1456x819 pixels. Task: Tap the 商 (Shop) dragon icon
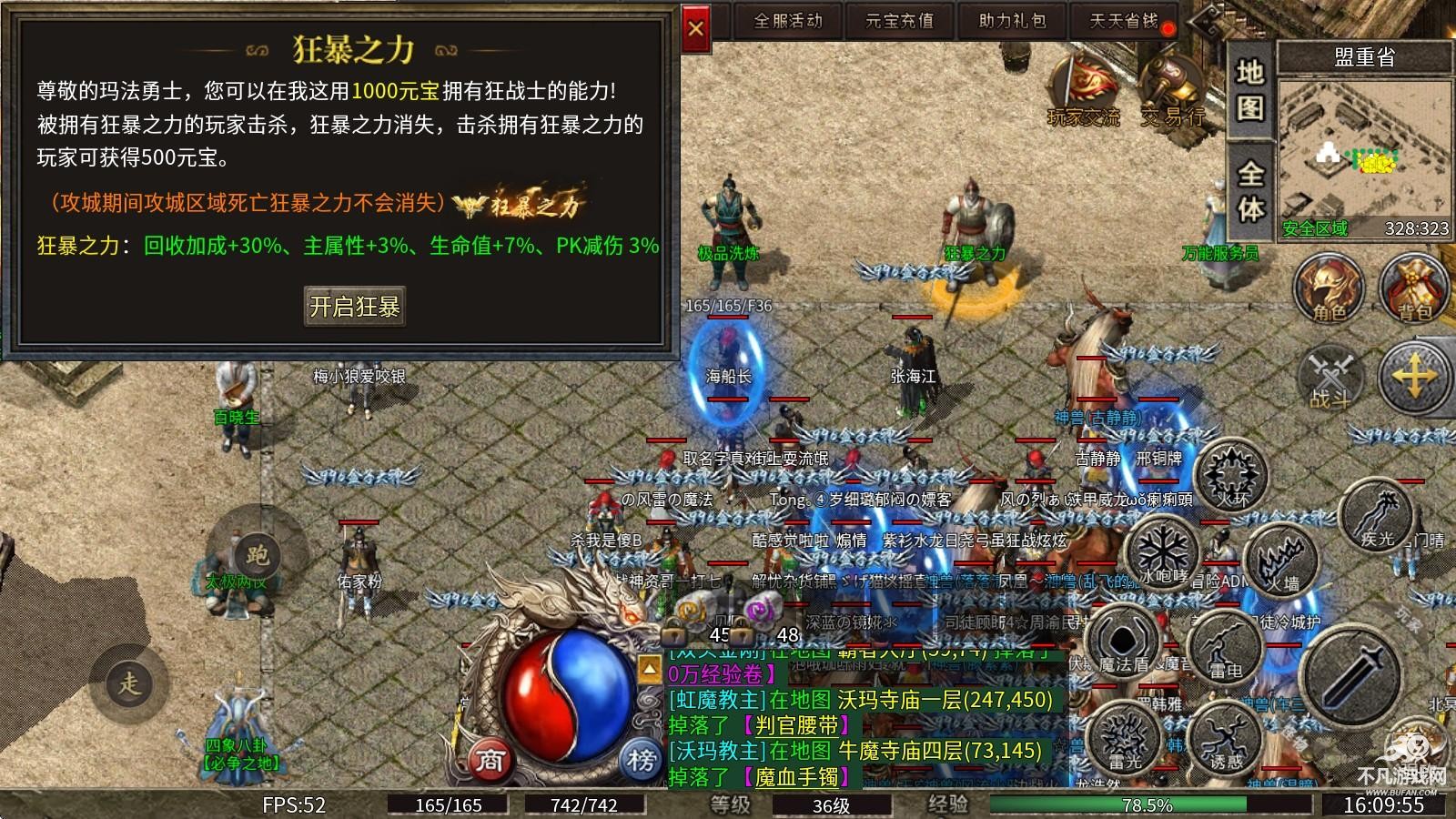point(490,761)
